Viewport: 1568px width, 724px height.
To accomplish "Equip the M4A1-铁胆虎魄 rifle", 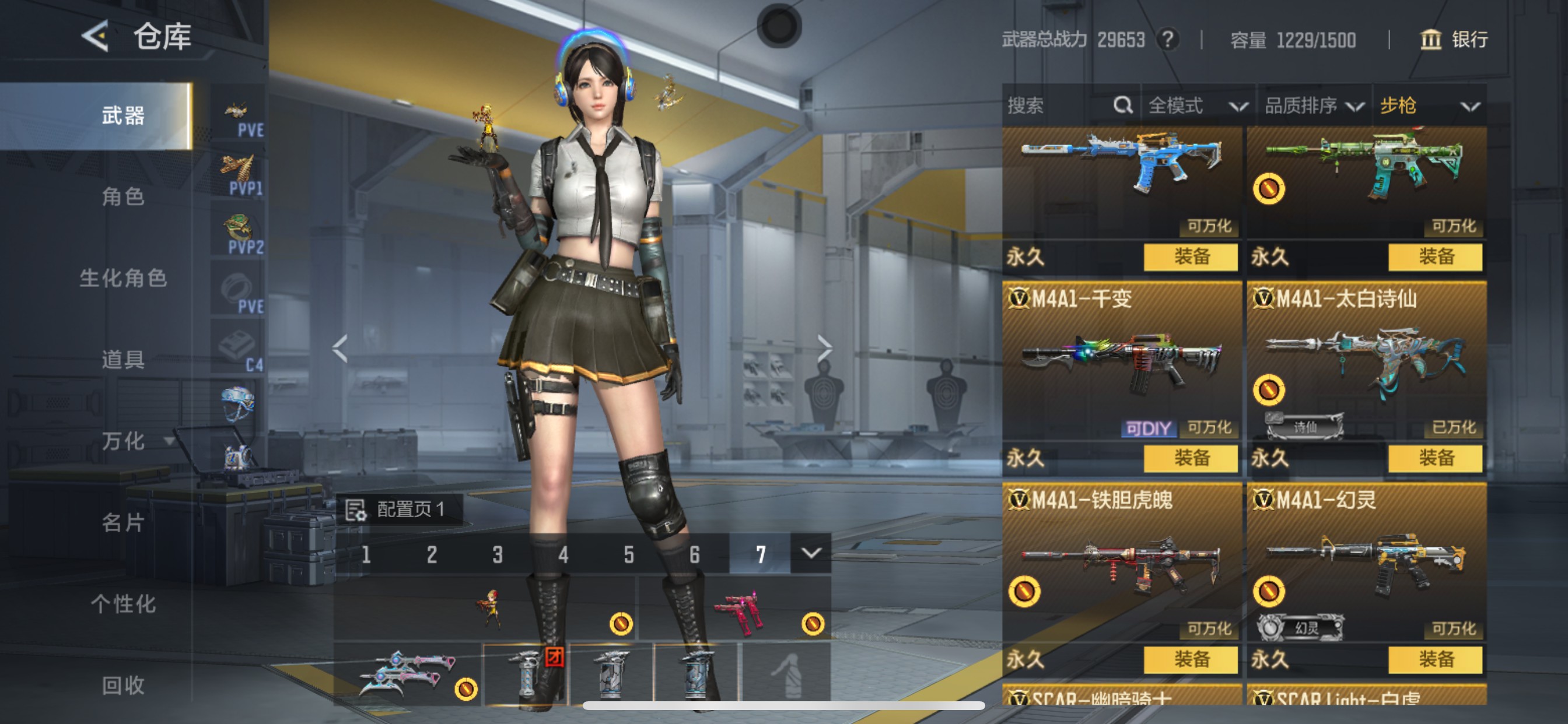I will pos(1190,659).
